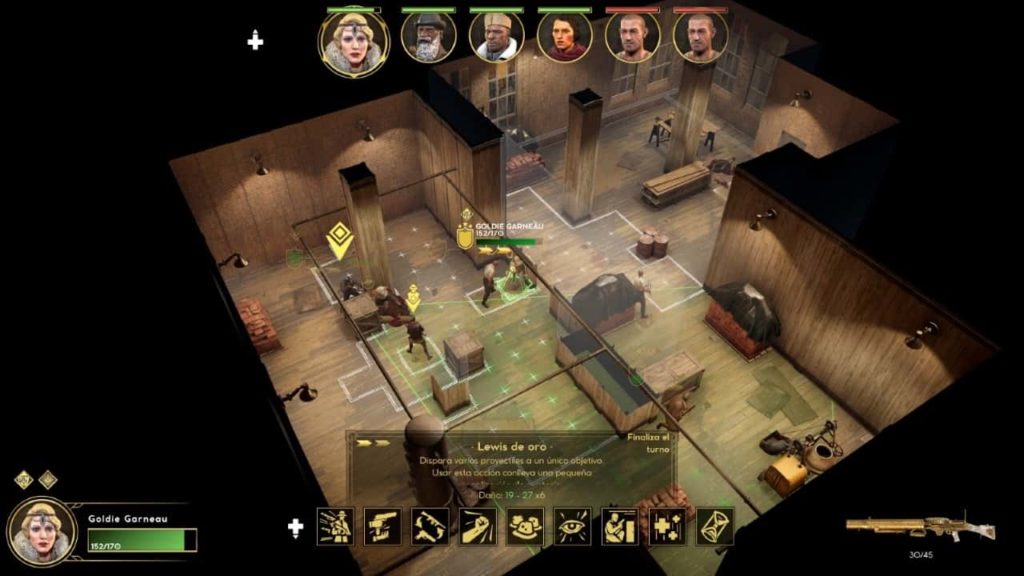Select the crouch behind cover ability
The width and height of the screenshot is (1024, 576).
(x=620, y=526)
